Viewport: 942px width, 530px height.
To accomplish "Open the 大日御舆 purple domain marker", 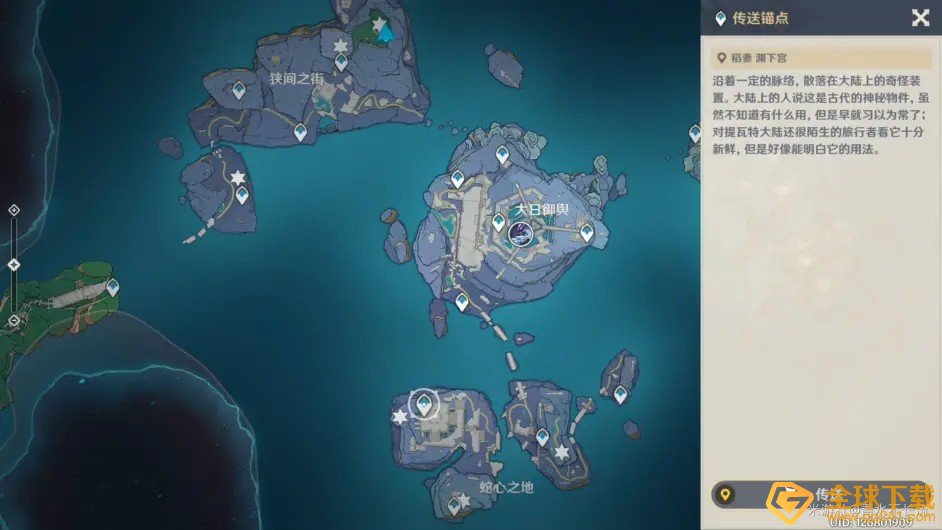I will tap(520, 234).
